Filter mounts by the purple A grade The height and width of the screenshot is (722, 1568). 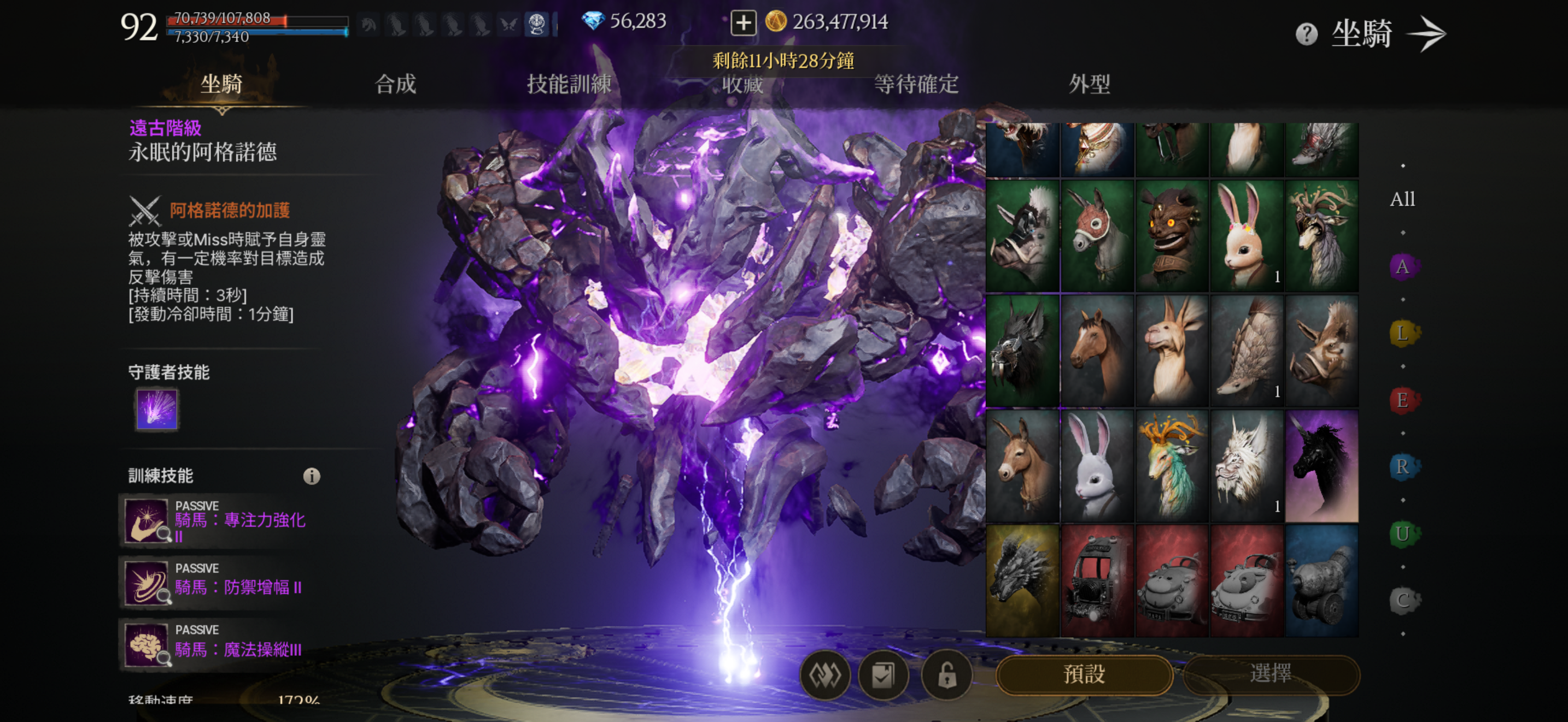(x=1402, y=266)
